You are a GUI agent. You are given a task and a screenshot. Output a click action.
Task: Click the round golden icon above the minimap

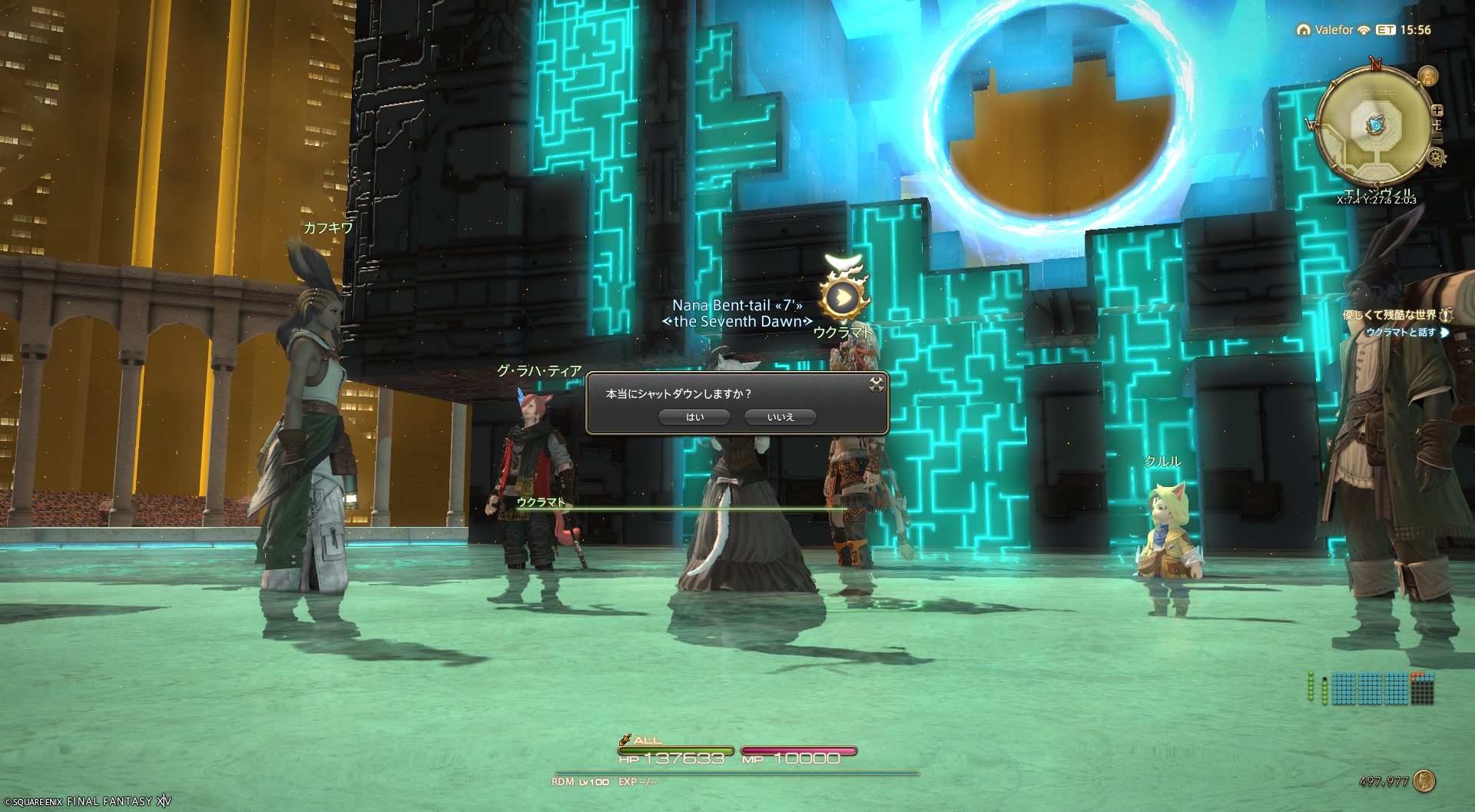[x=1428, y=76]
